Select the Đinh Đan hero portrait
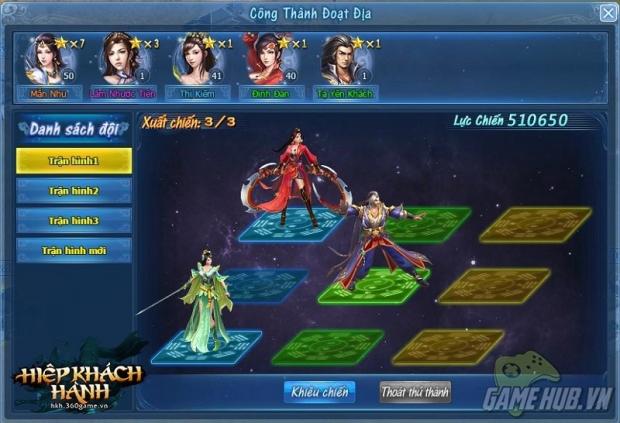 268,62
